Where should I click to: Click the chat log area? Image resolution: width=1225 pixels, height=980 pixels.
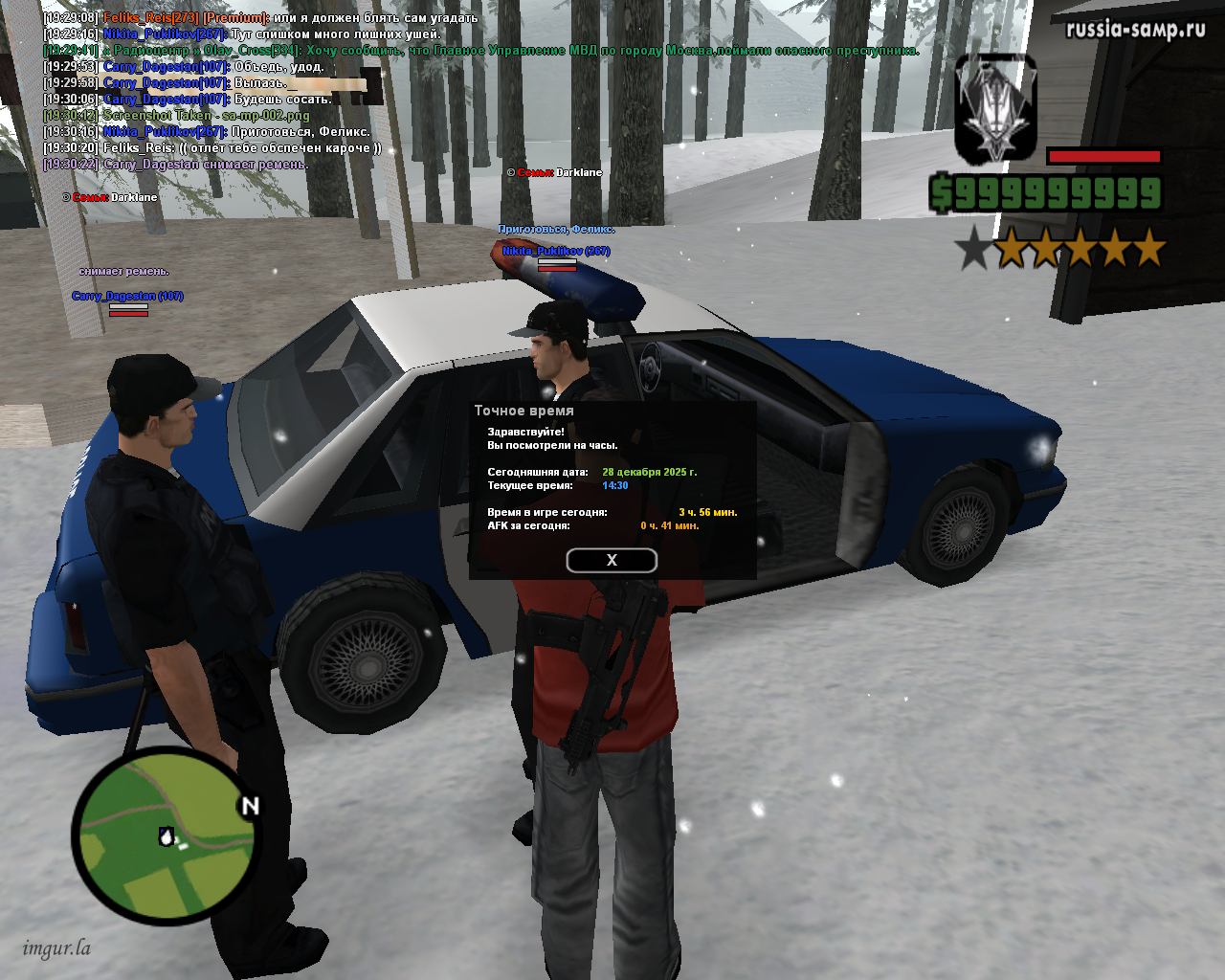coord(287,91)
